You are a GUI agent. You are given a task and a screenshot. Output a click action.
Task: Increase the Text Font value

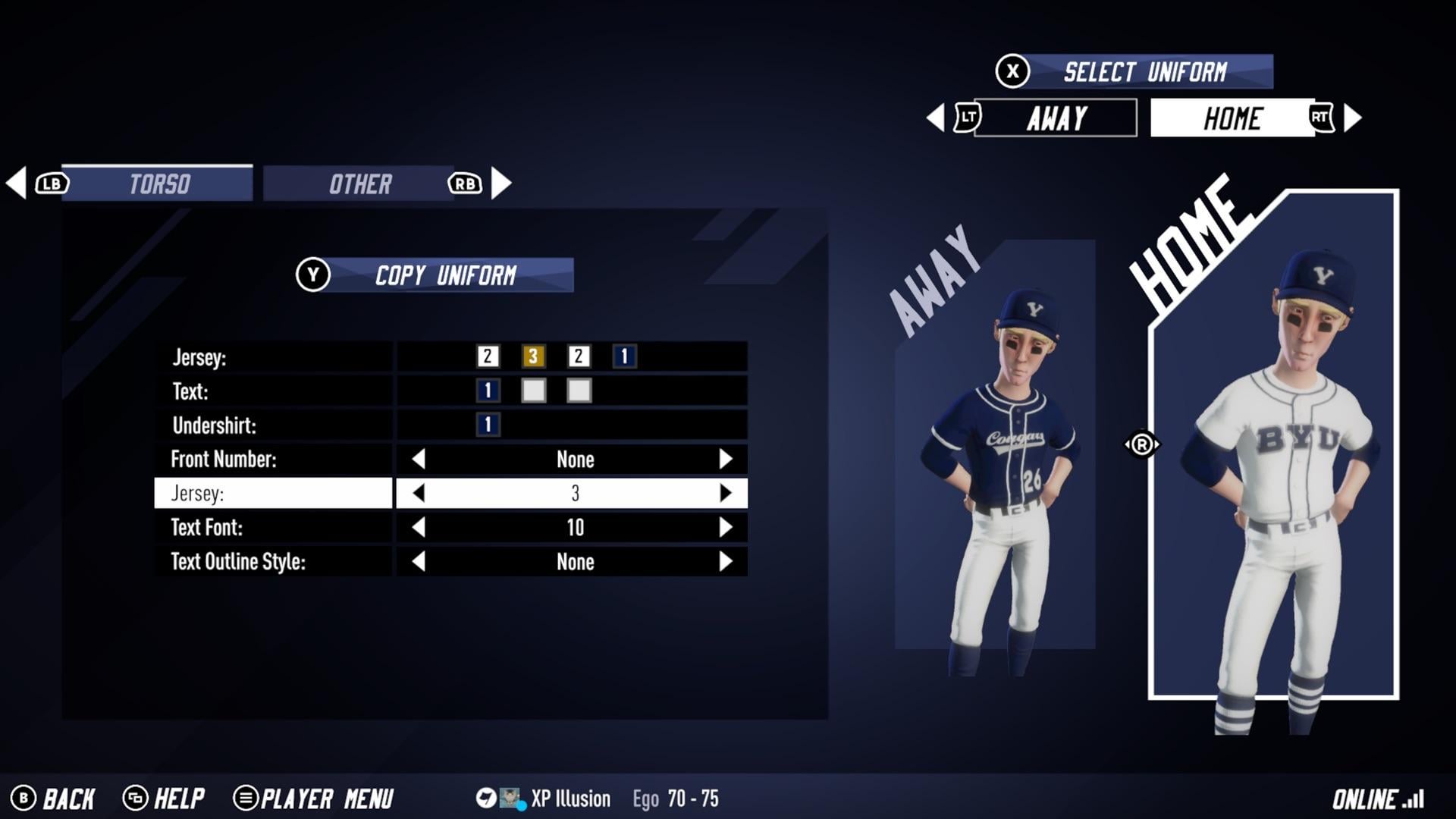pos(725,527)
